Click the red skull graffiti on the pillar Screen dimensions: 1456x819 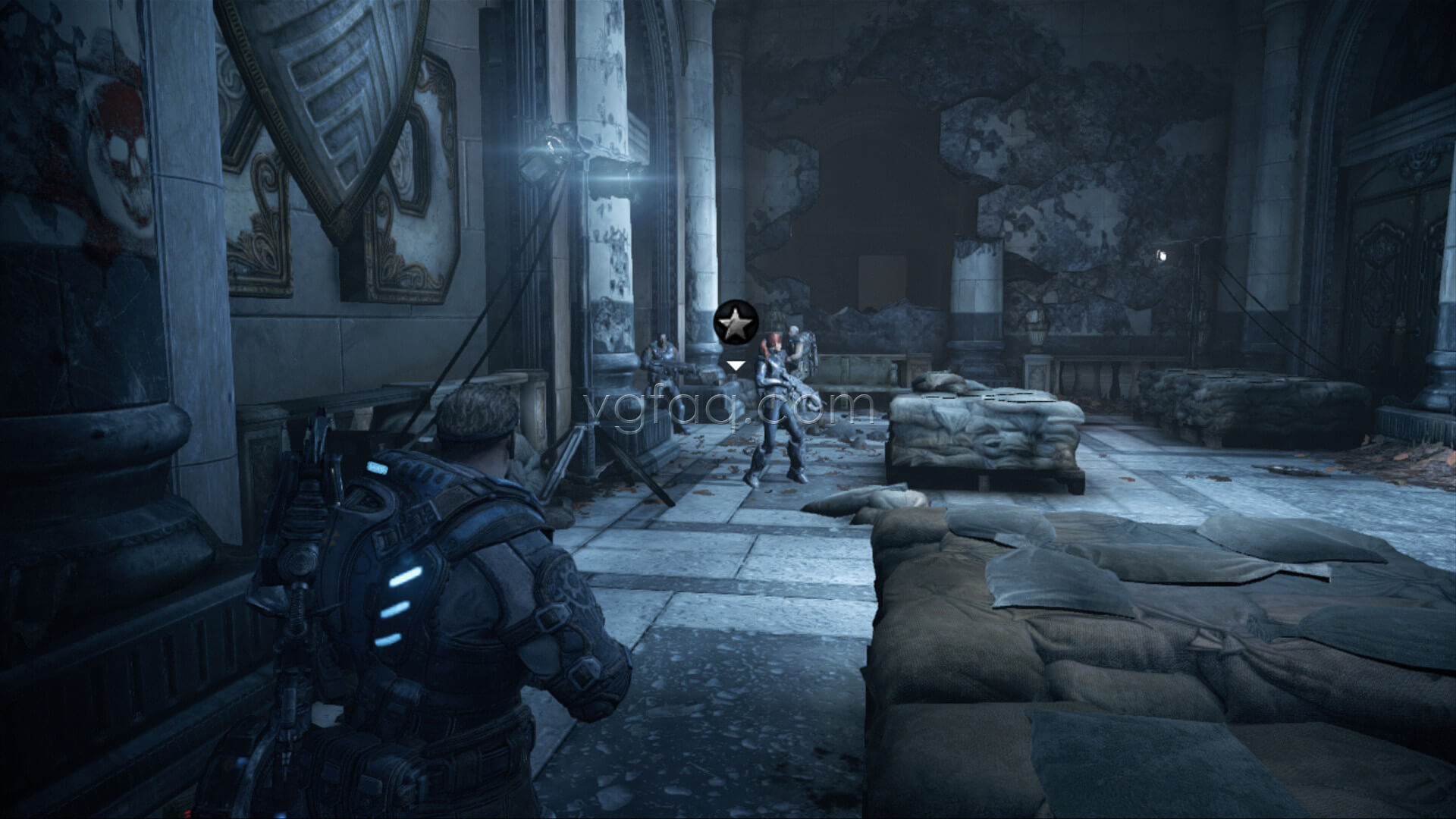pos(121,152)
